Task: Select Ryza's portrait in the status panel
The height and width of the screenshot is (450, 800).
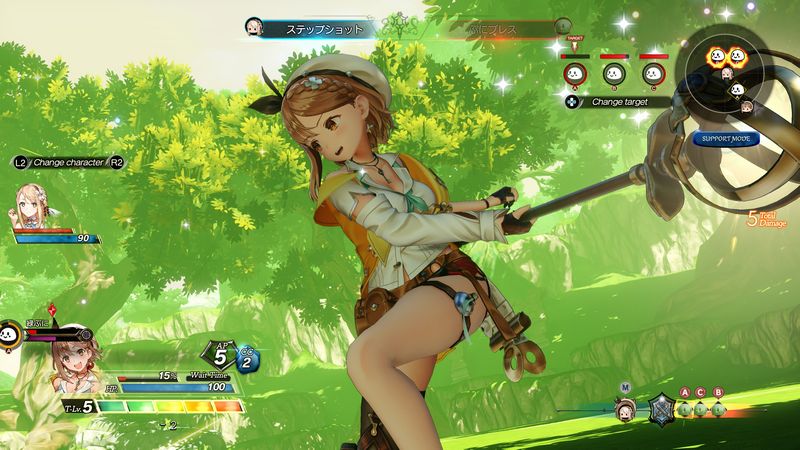Action: [75, 363]
